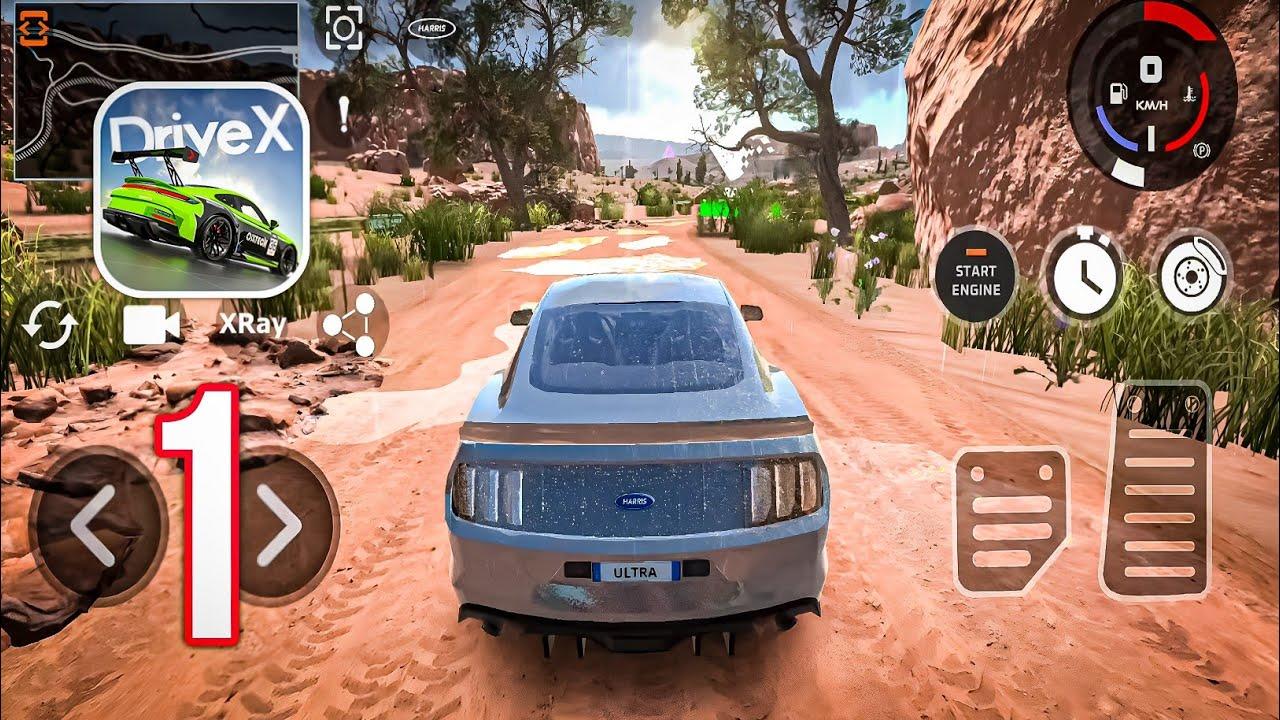Image resolution: width=1280 pixels, height=720 pixels.
Task: Toggle XRay view mode
Action: coord(254,322)
